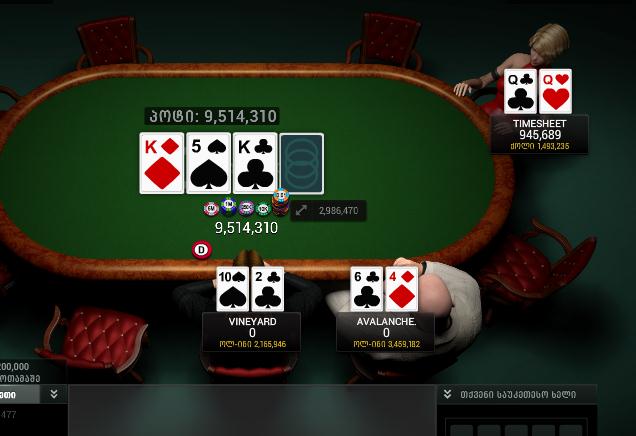Viewport: 636px width, 436px height.
Task: Open the TIMESHEET player panel
Action: (x=539, y=134)
